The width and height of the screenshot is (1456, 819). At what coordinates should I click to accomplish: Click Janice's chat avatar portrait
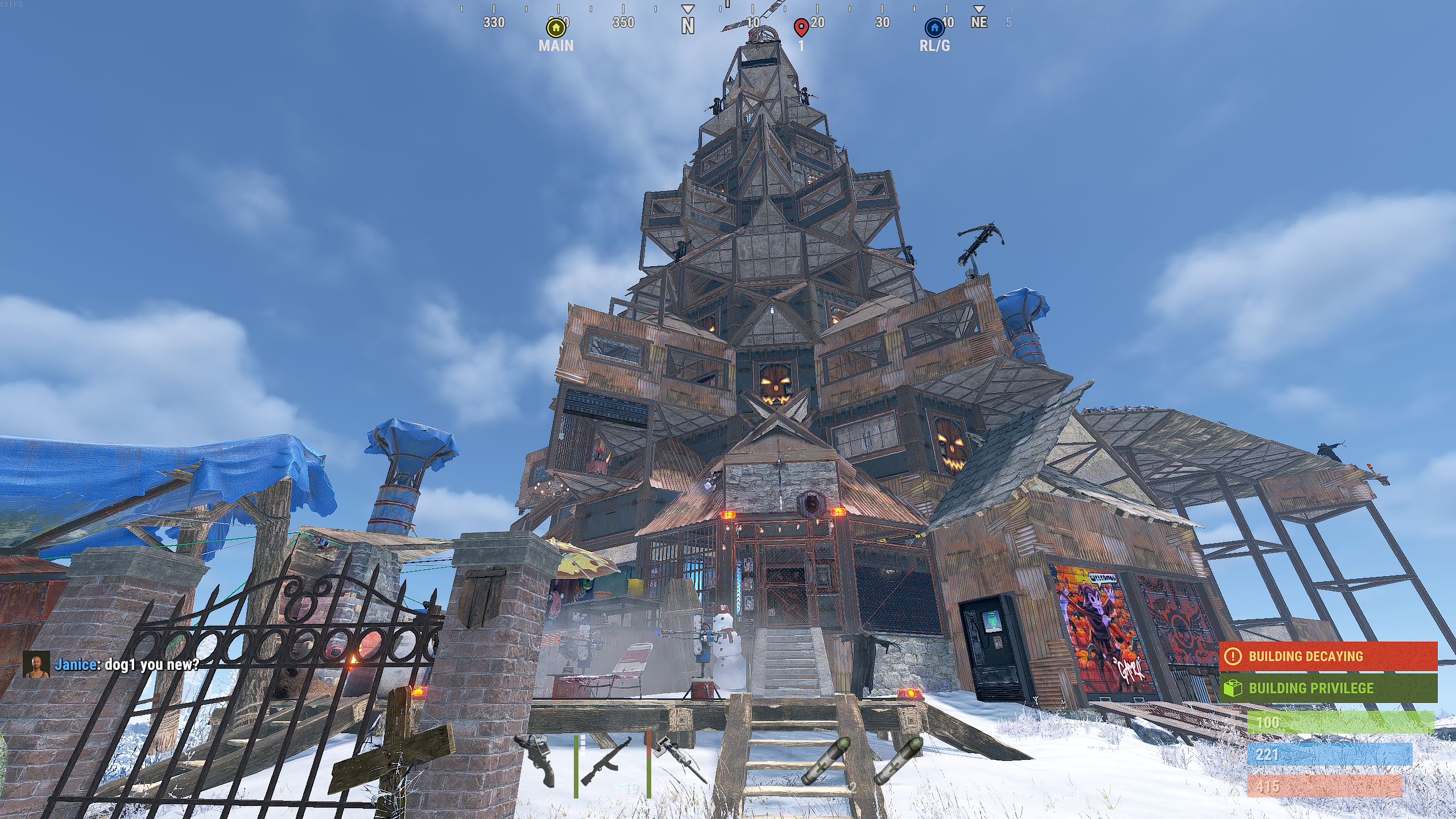[x=36, y=664]
